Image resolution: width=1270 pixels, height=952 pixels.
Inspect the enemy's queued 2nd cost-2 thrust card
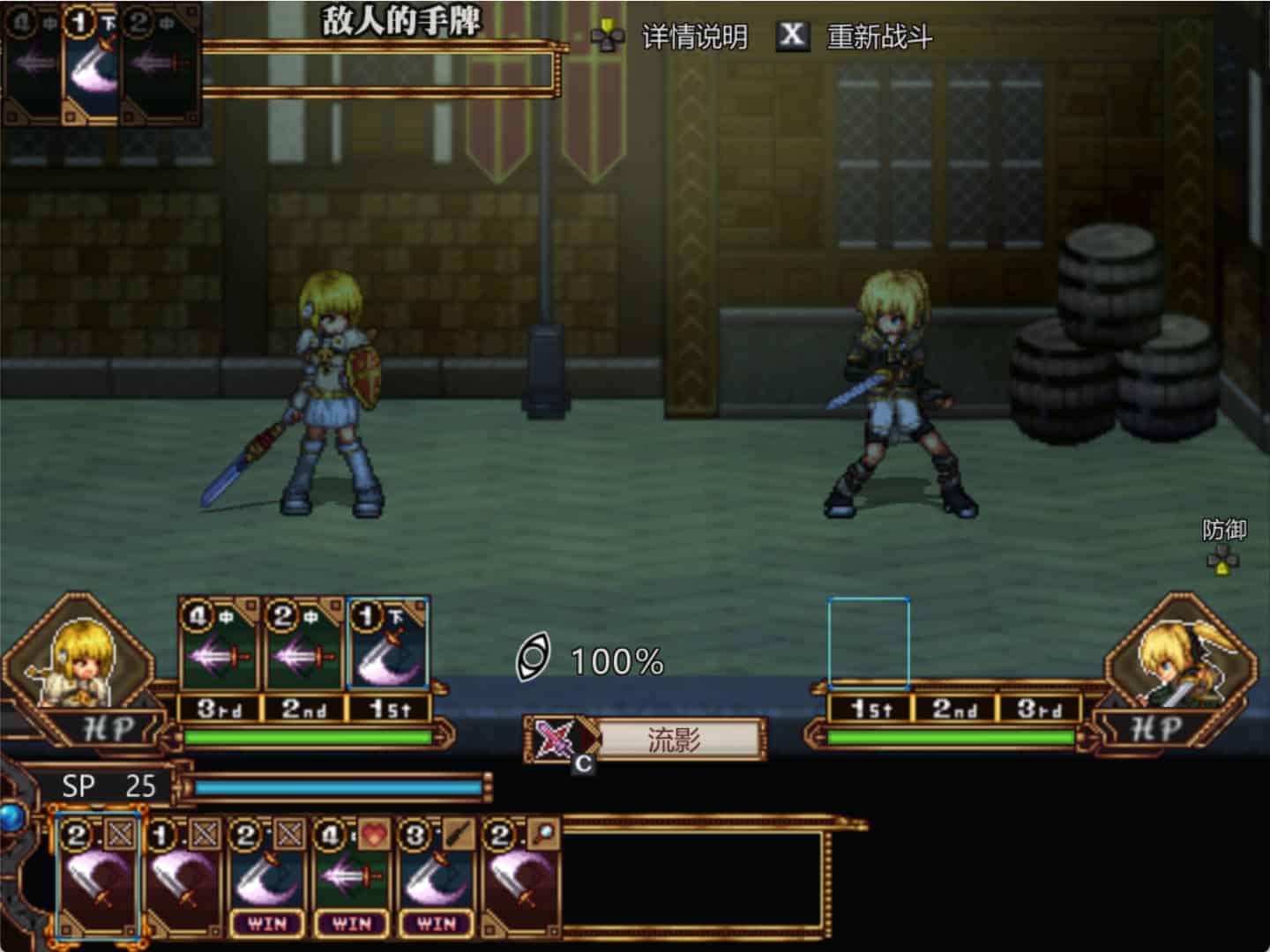[303, 645]
